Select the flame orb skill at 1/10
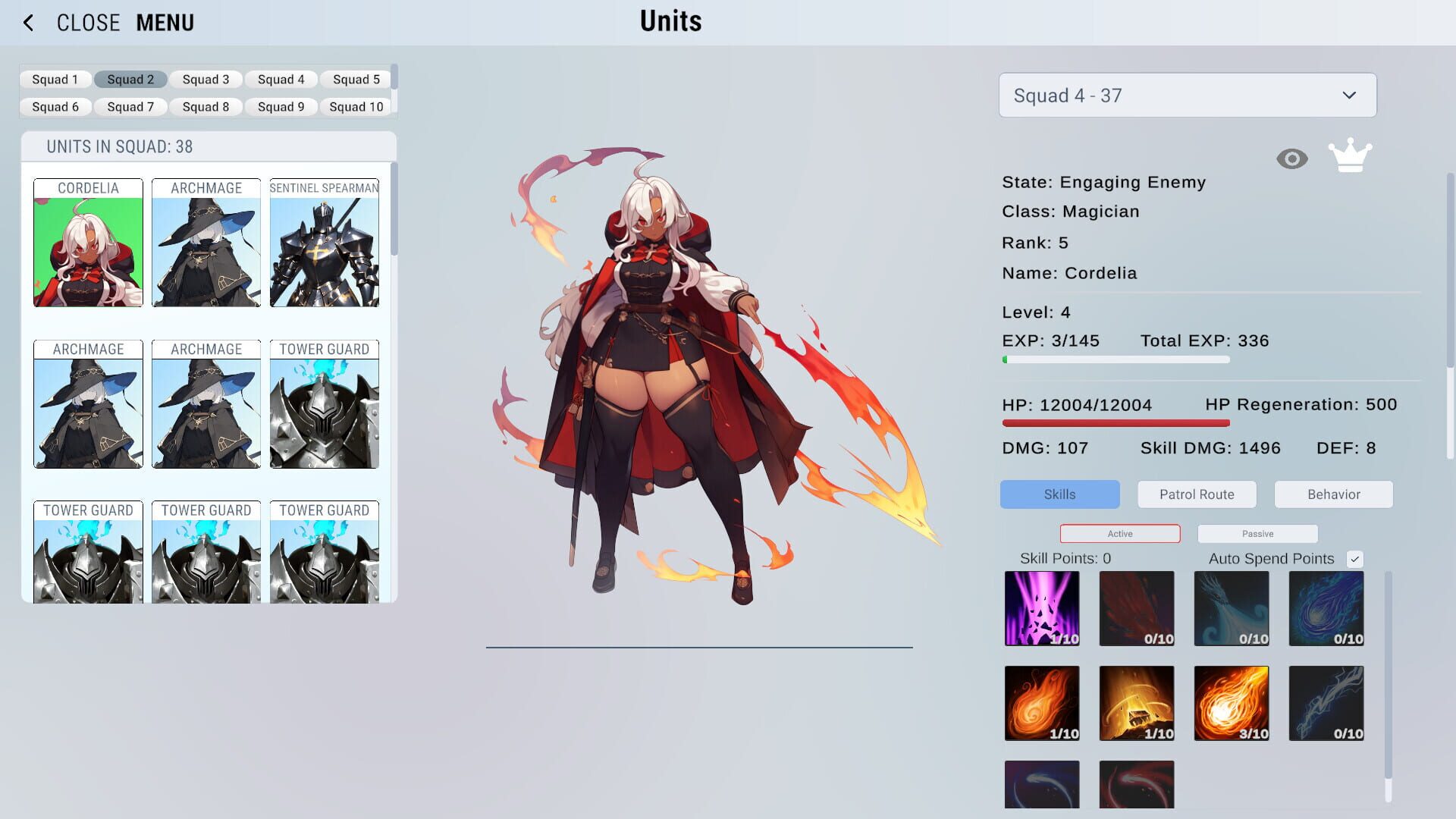This screenshot has width=1456, height=819. (1042, 703)
